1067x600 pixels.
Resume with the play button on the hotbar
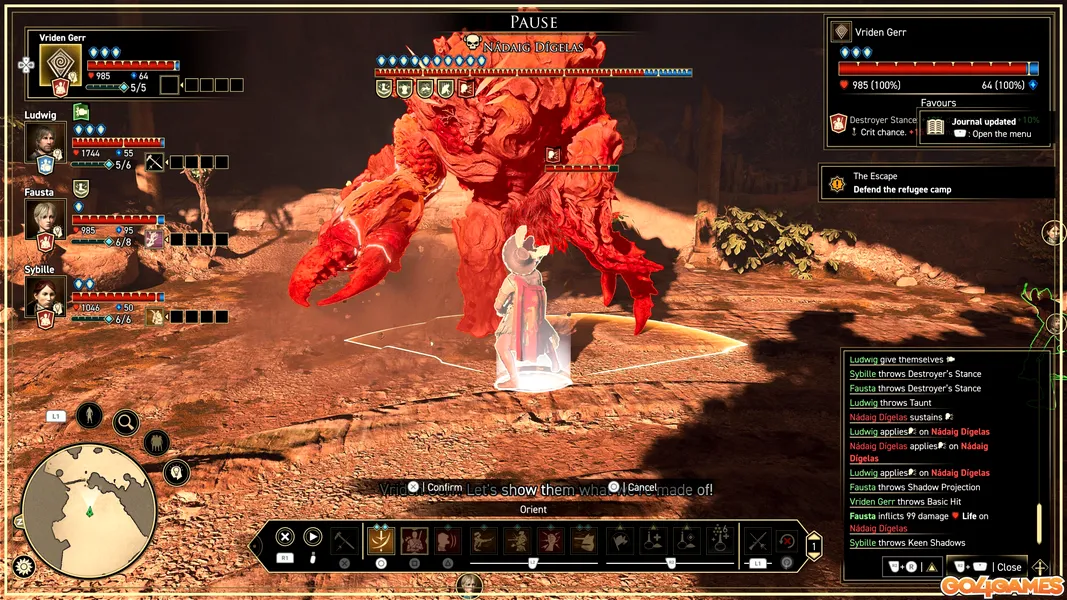[313, 537]
